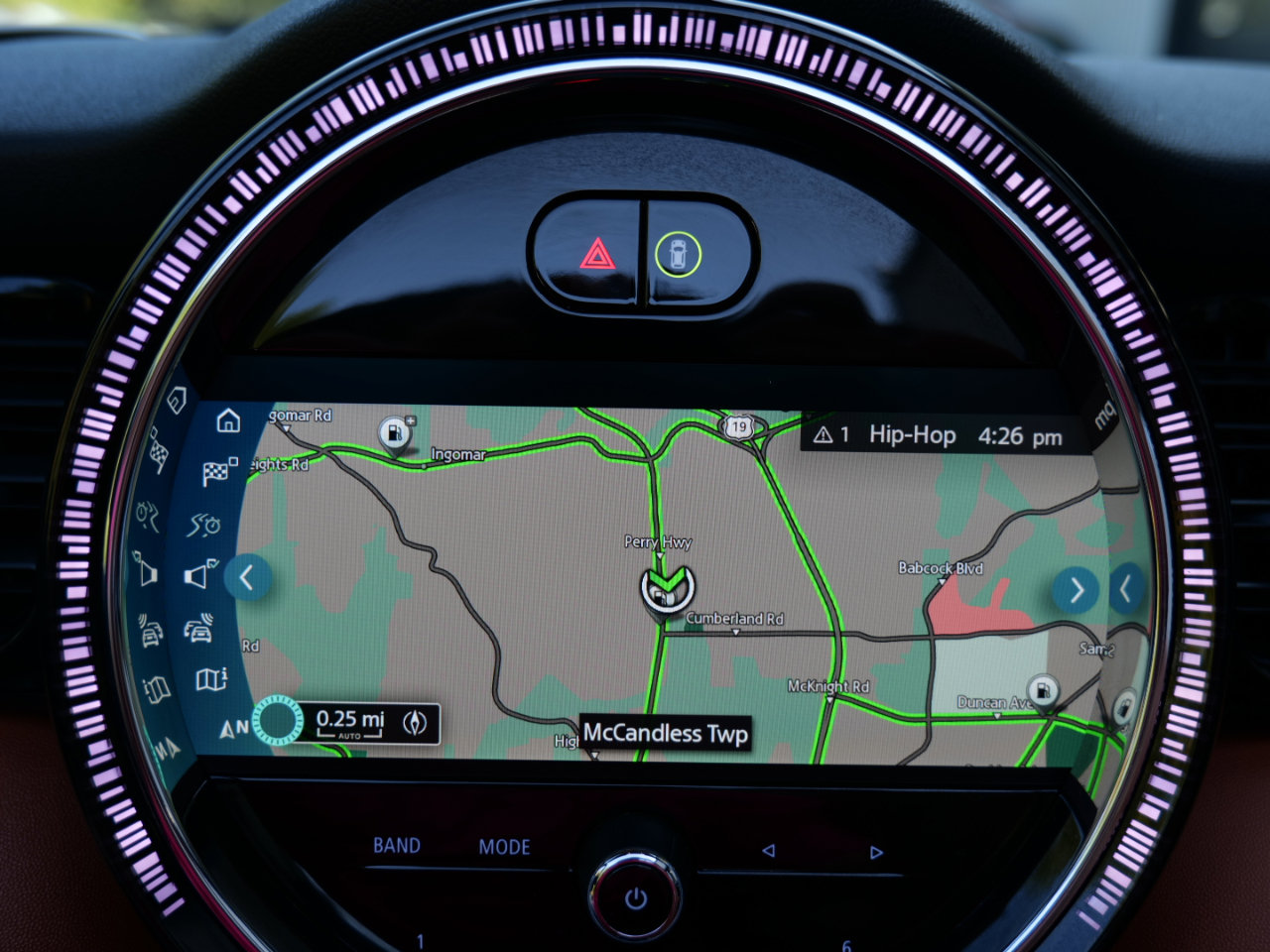Image resolution: width=1270 pixels, height=952 pixels.
Task: Open the home menu icon
Action: (x=228, y=421)
